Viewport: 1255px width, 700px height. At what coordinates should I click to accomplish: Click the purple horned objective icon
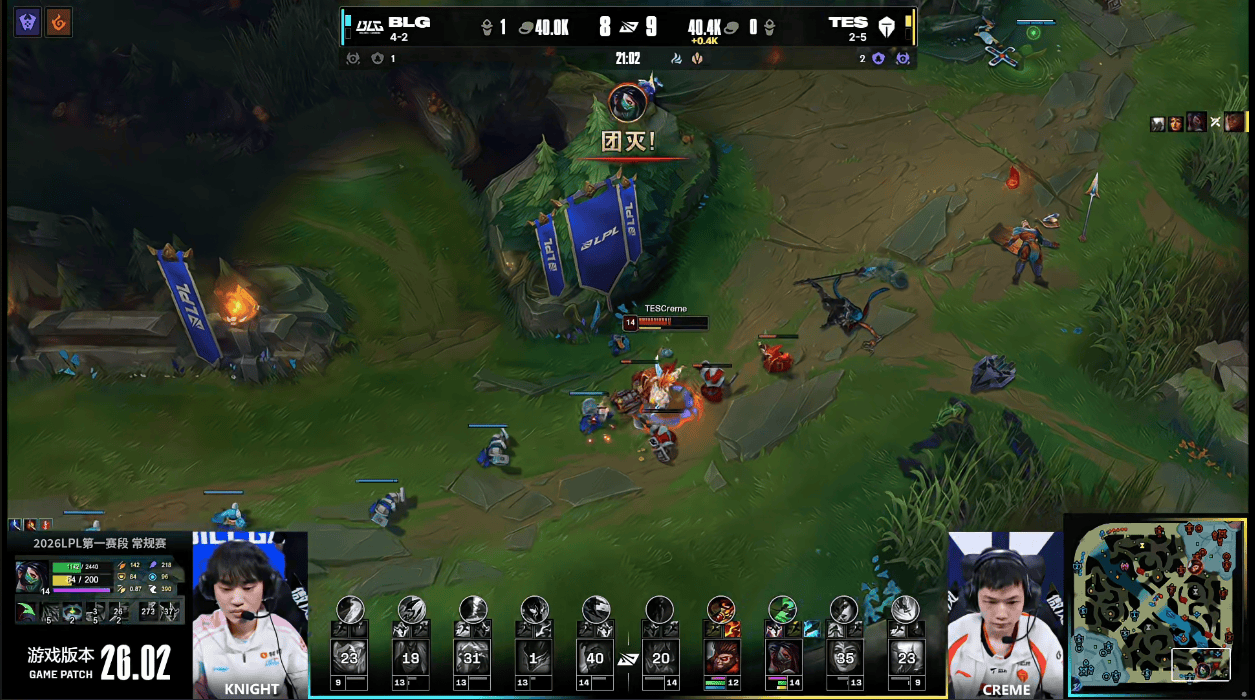(28, 22)
